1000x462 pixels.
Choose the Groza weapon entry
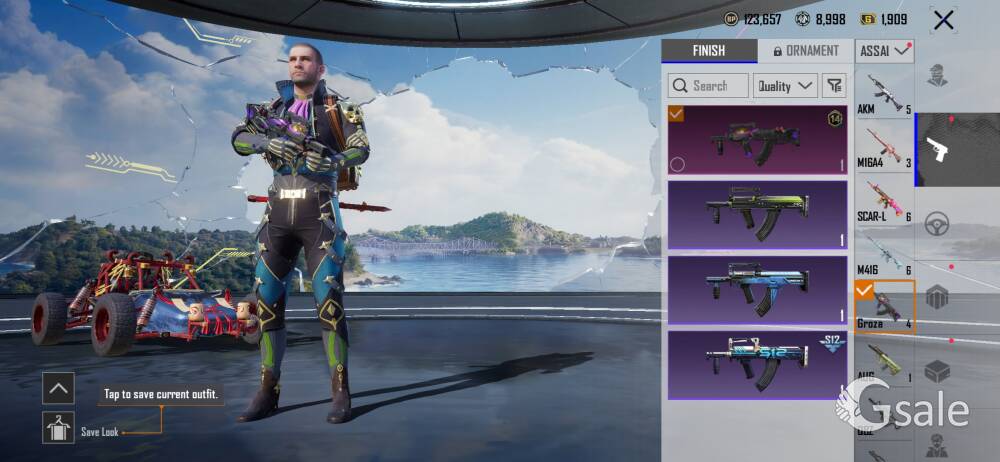[x=884, y=307]
